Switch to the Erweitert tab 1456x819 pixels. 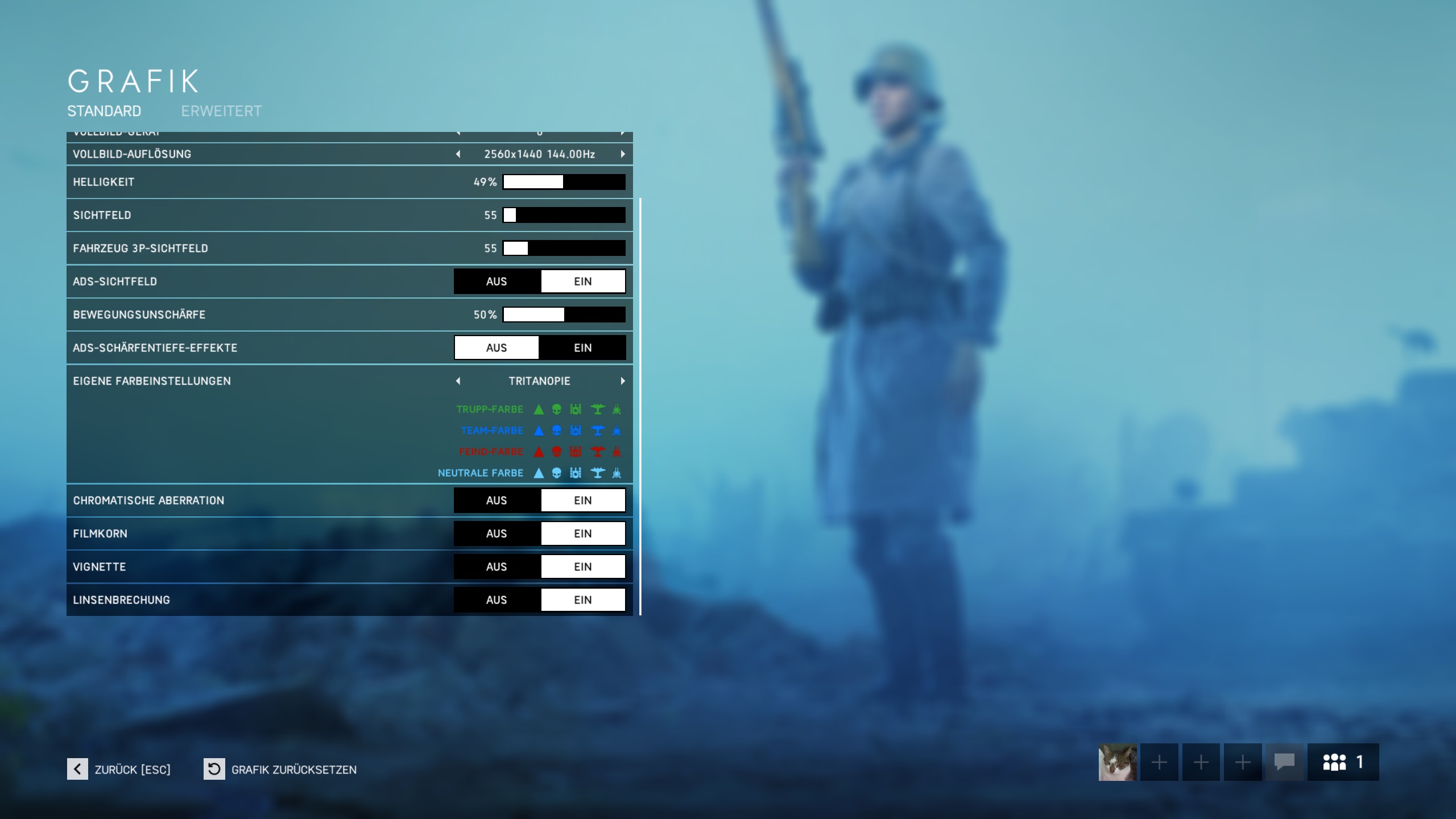221,110
